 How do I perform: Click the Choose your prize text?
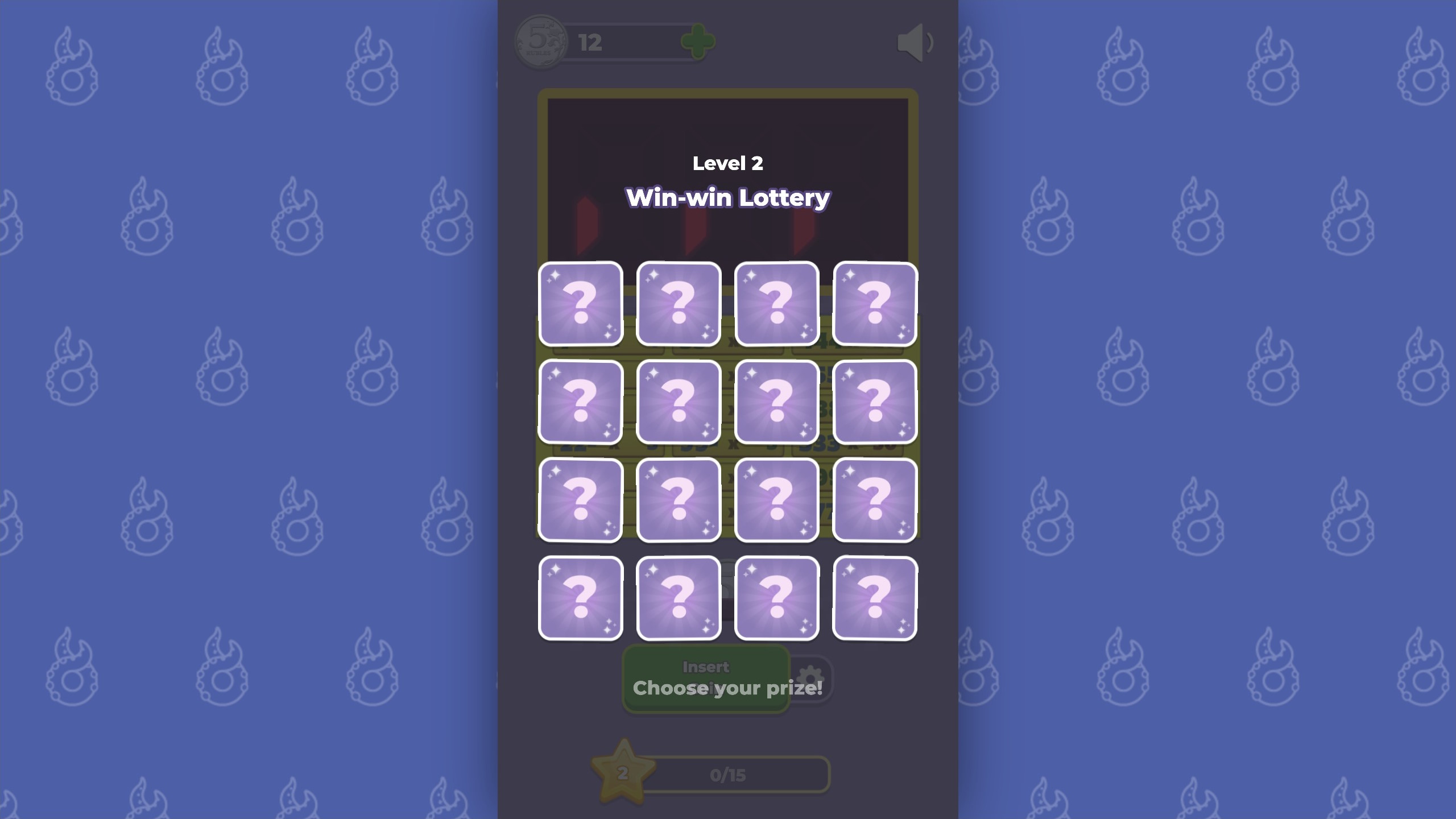(727, 687)
